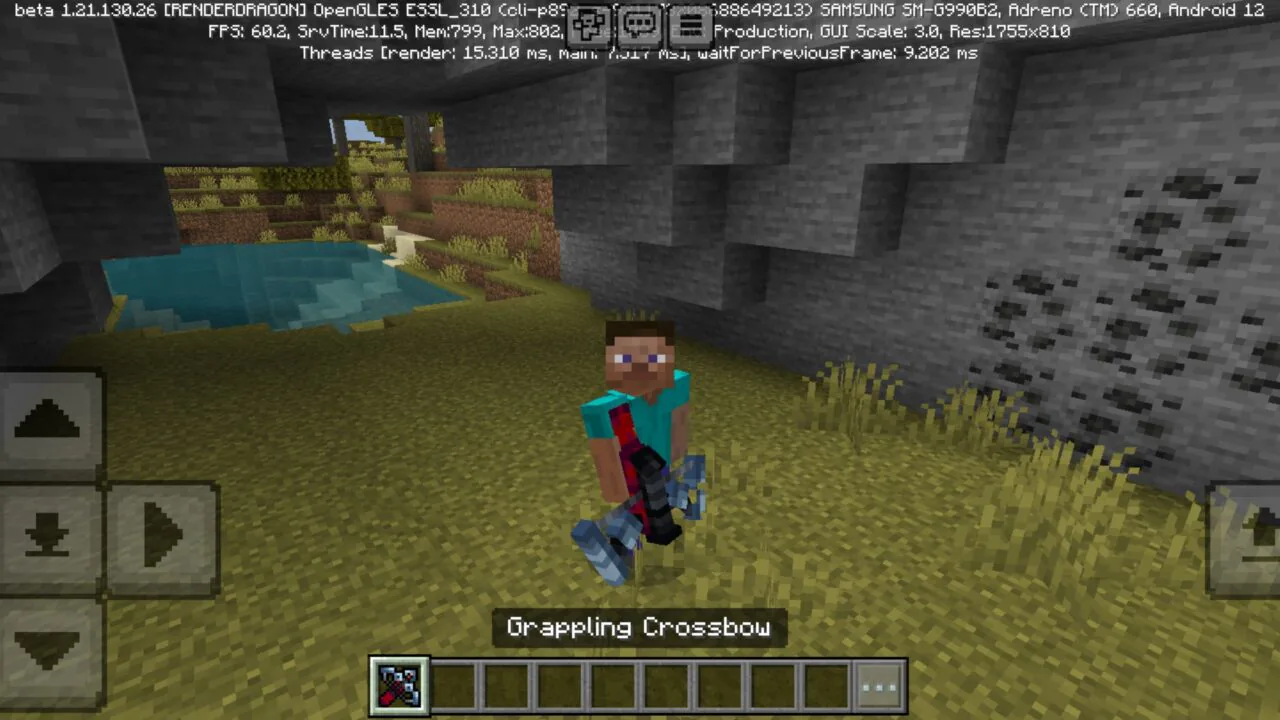This screenshot has width=1280, height=720.
Task: Select the rightmost empty hotbar slot
Action: [x=827, y=685]
